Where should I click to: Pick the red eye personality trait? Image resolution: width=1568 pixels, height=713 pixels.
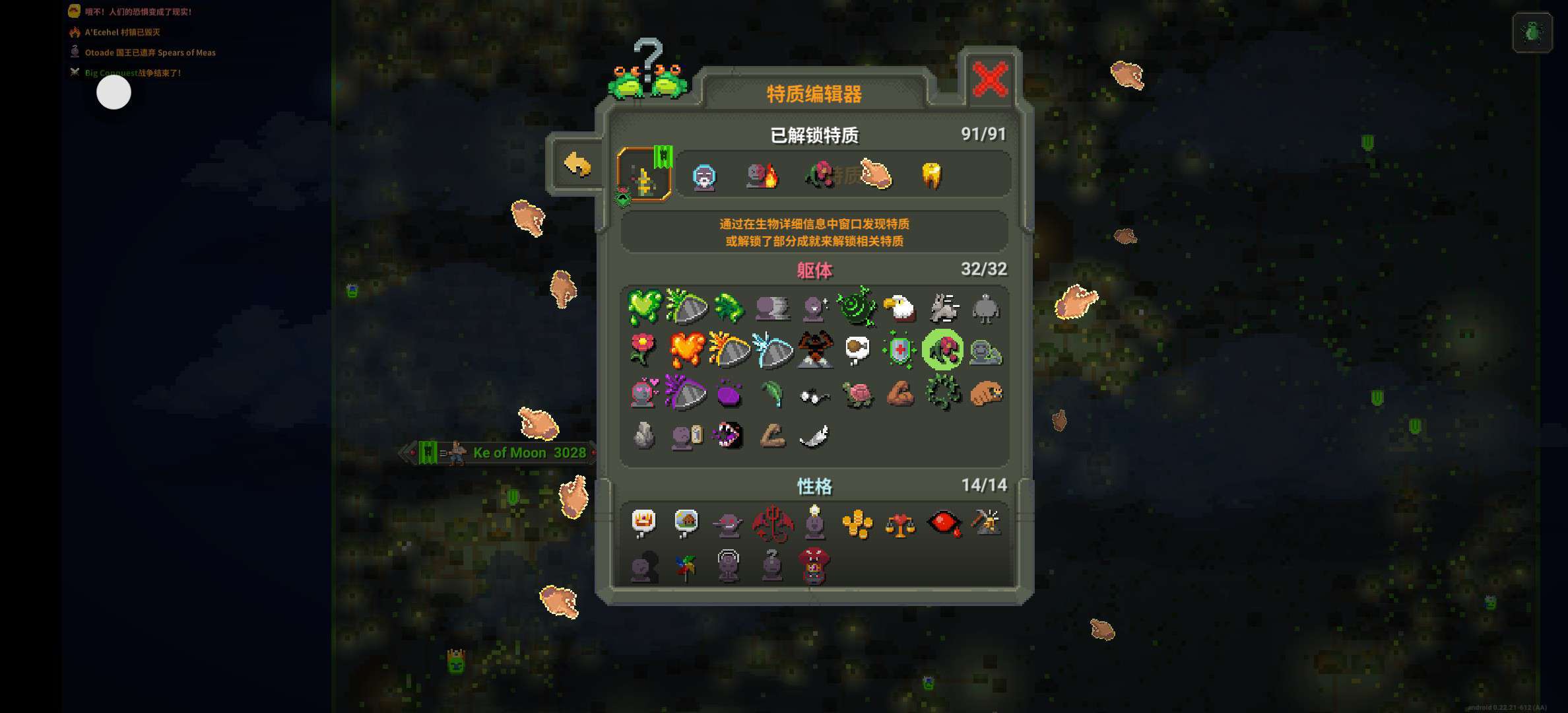click(x=943, y=524)
